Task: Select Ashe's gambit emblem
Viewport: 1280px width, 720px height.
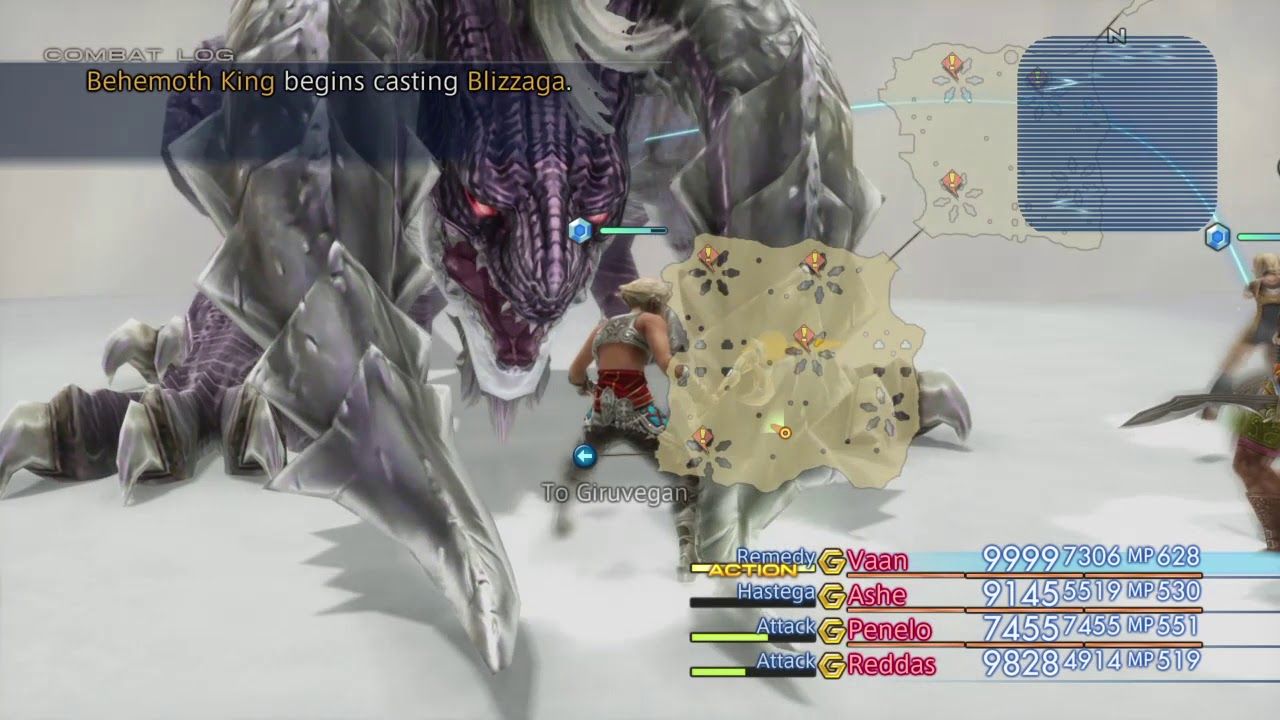Action: 832,594
